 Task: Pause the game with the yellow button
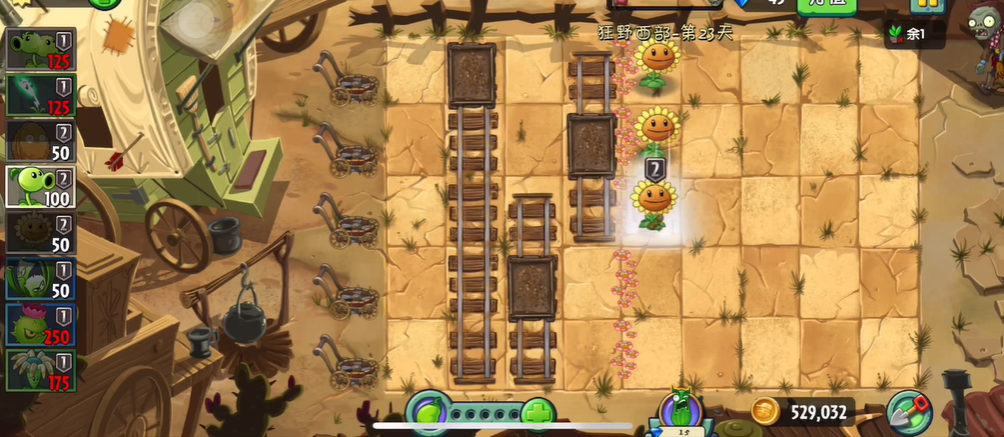pyautogui.click(x=927, y=5)
